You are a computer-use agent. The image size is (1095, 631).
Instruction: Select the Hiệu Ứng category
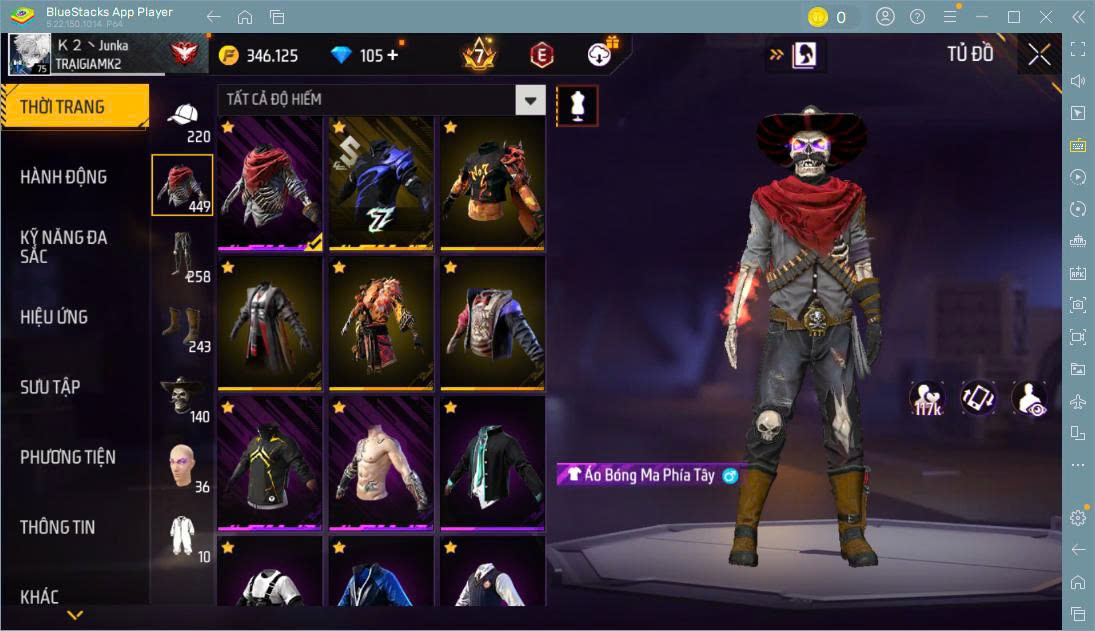(54, 317)
